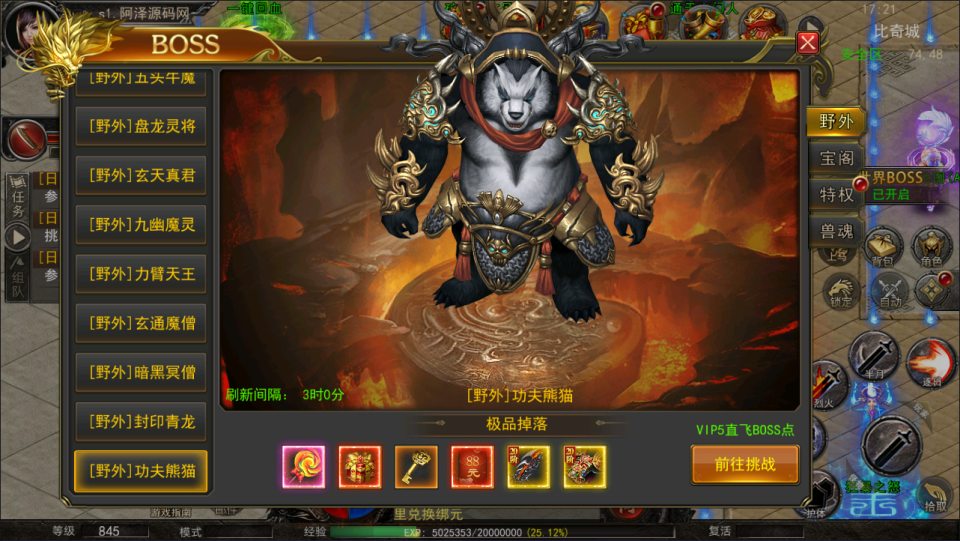960x541 pixels.
Task: View the golden key drop item
Action: tap(416, 466)
